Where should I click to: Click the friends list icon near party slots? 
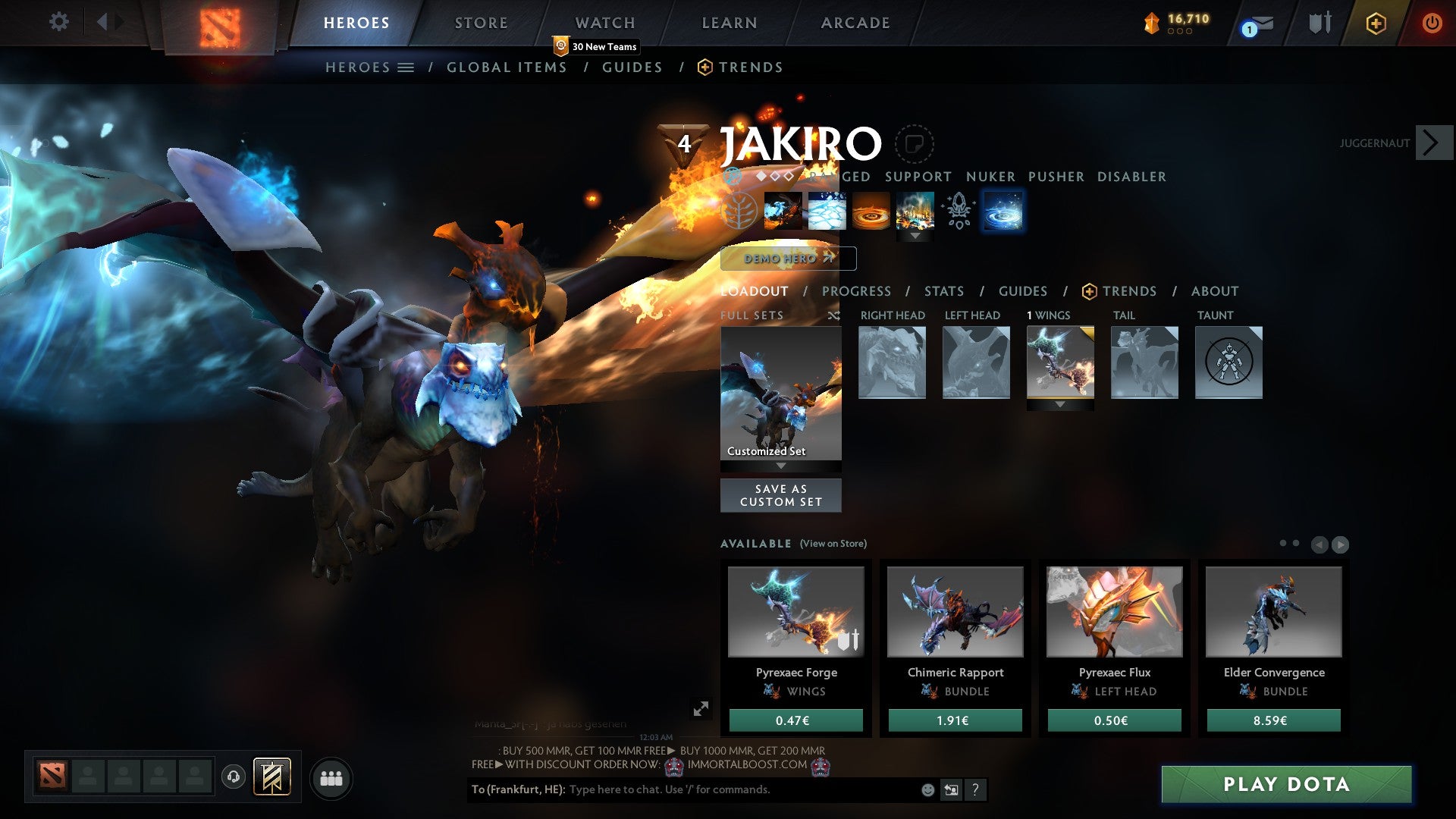tap(331, 777)
